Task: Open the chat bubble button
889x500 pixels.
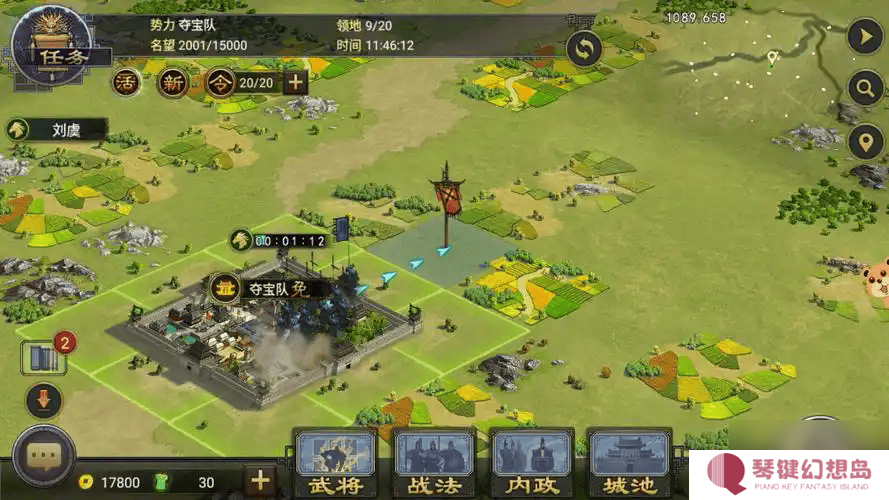Action: (x=44, y=457)
